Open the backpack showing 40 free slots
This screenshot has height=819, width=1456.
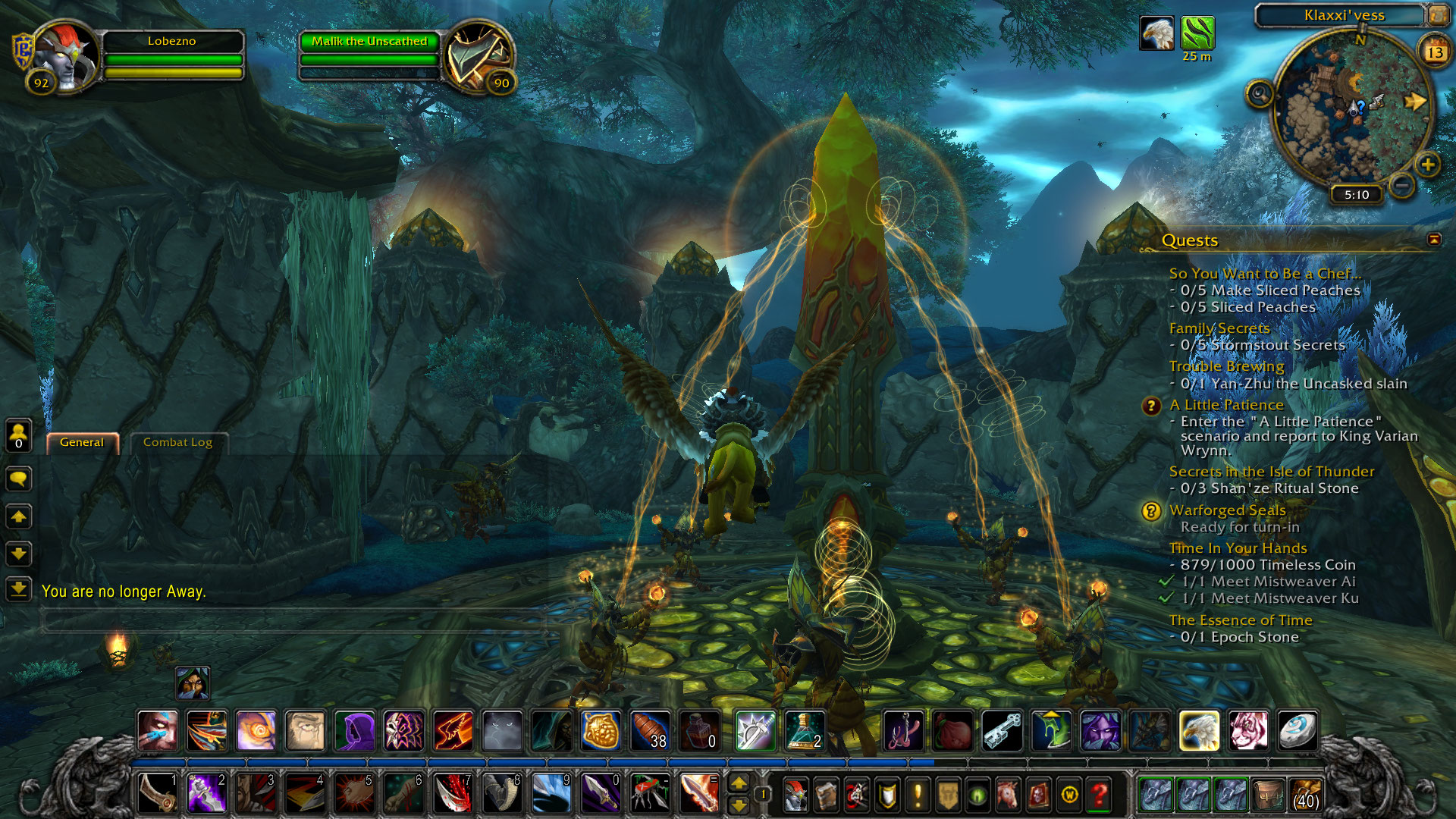coord(1305,794)
